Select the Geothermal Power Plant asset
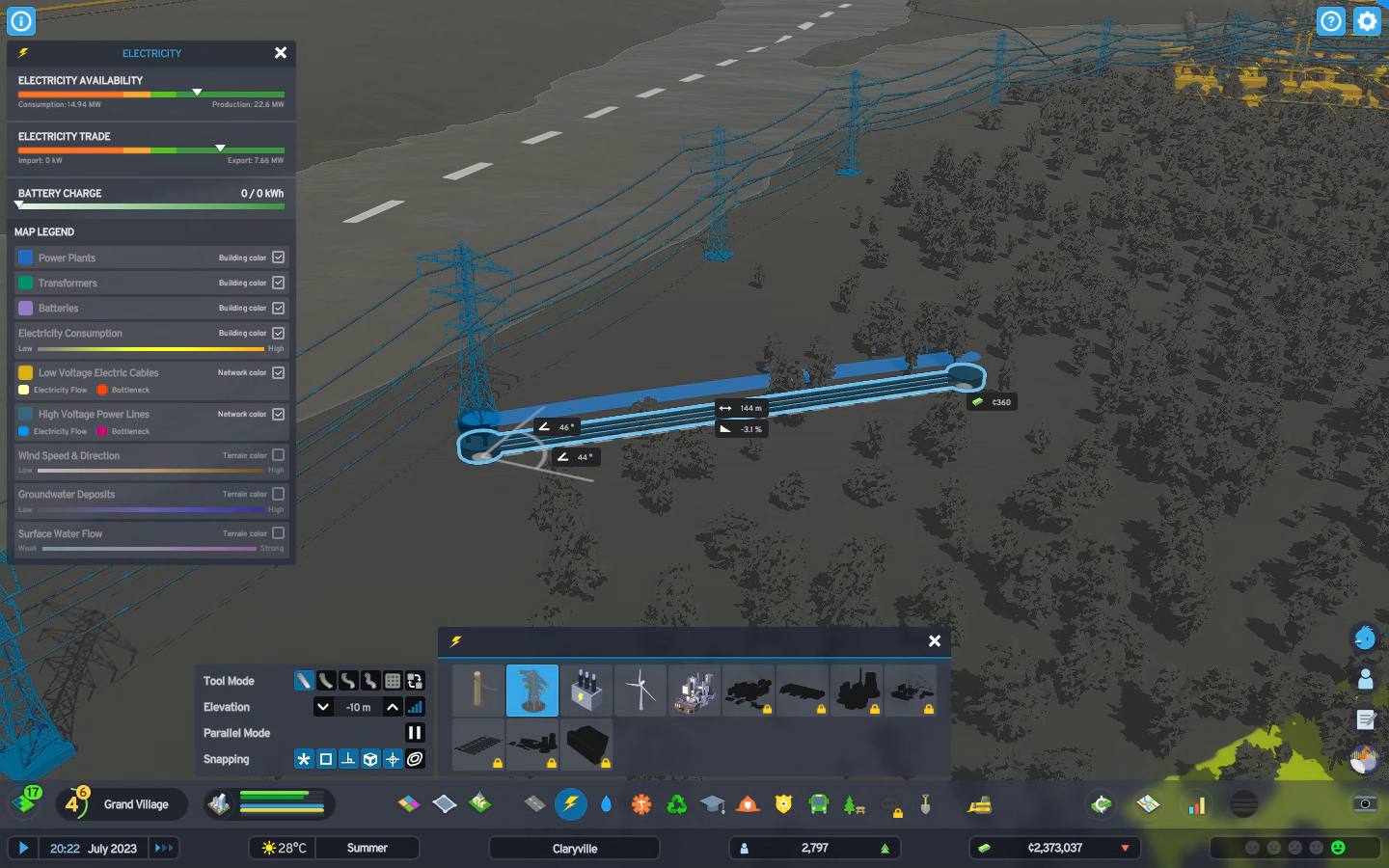This screenshot has height=868, width=1389. point(695,691)
